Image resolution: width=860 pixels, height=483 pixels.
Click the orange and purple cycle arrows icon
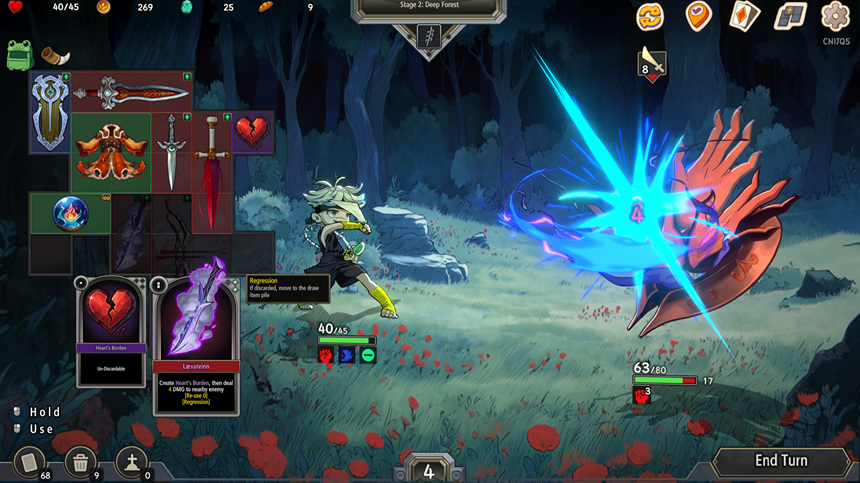point(651,15)
